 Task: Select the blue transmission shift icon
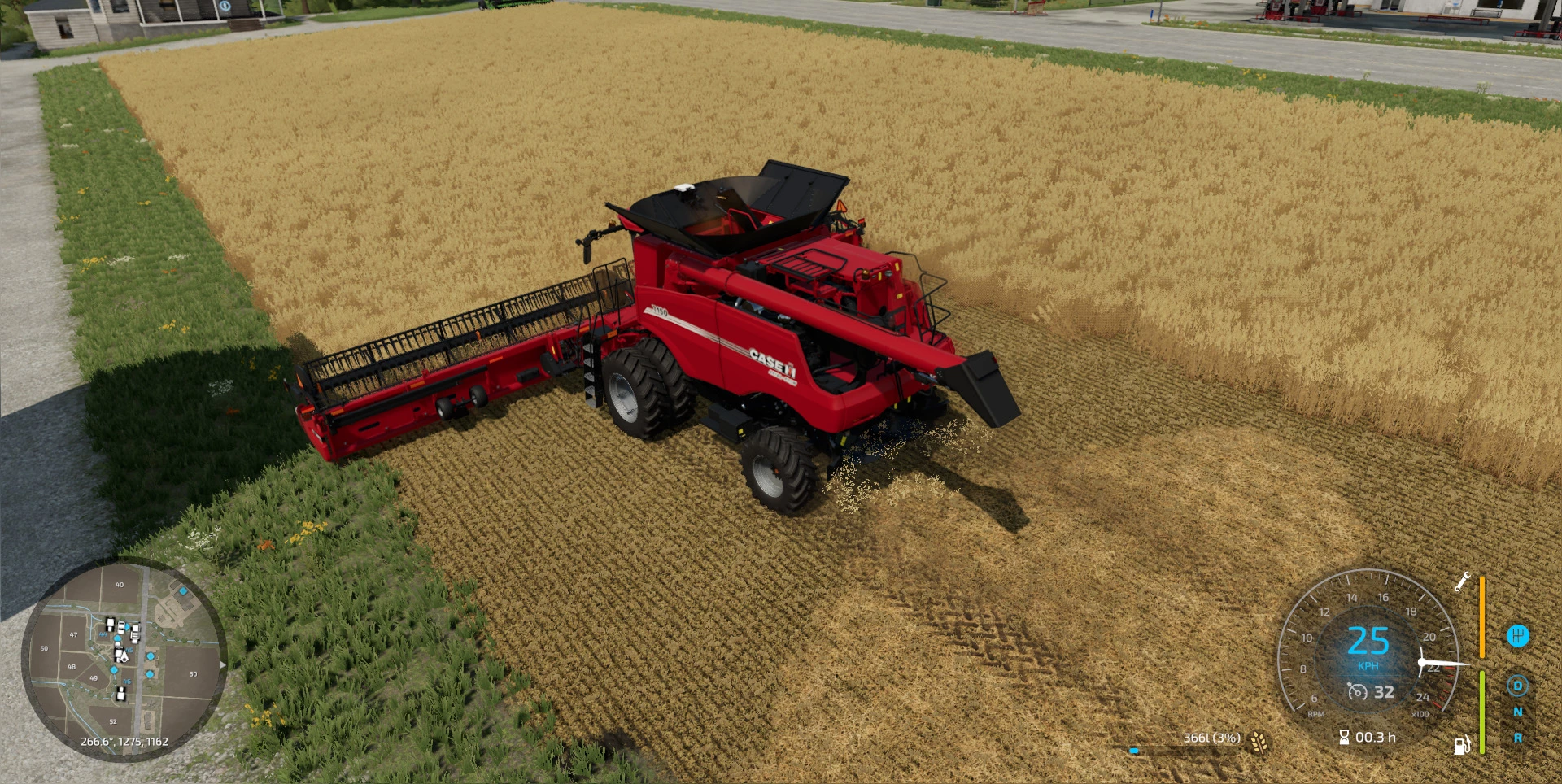[1517, 636]
